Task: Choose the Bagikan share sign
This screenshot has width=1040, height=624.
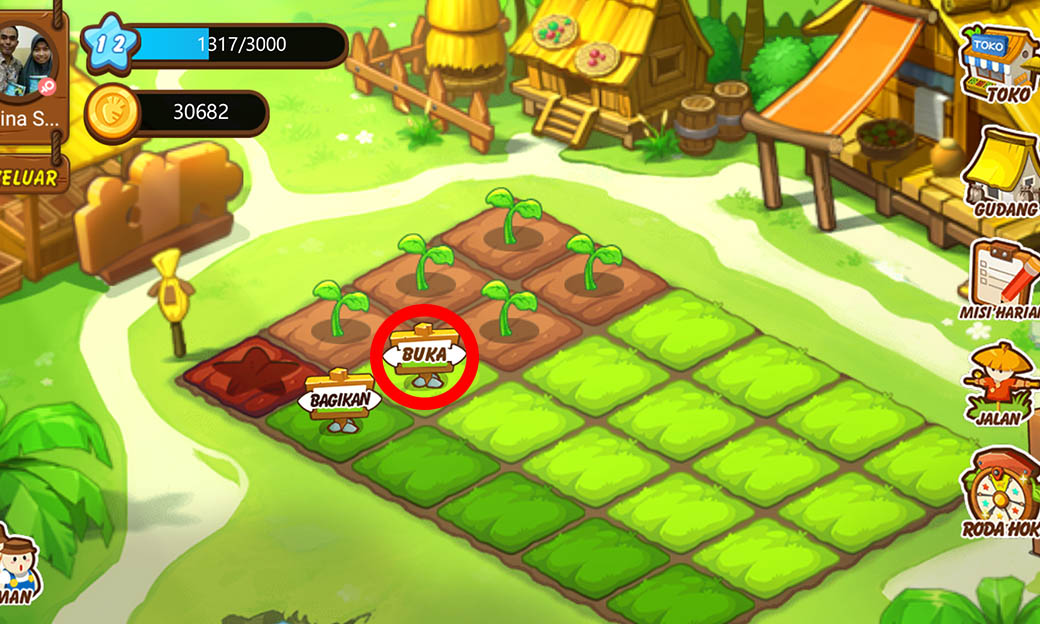Action: pyautogui.click(x=340, y=400)
